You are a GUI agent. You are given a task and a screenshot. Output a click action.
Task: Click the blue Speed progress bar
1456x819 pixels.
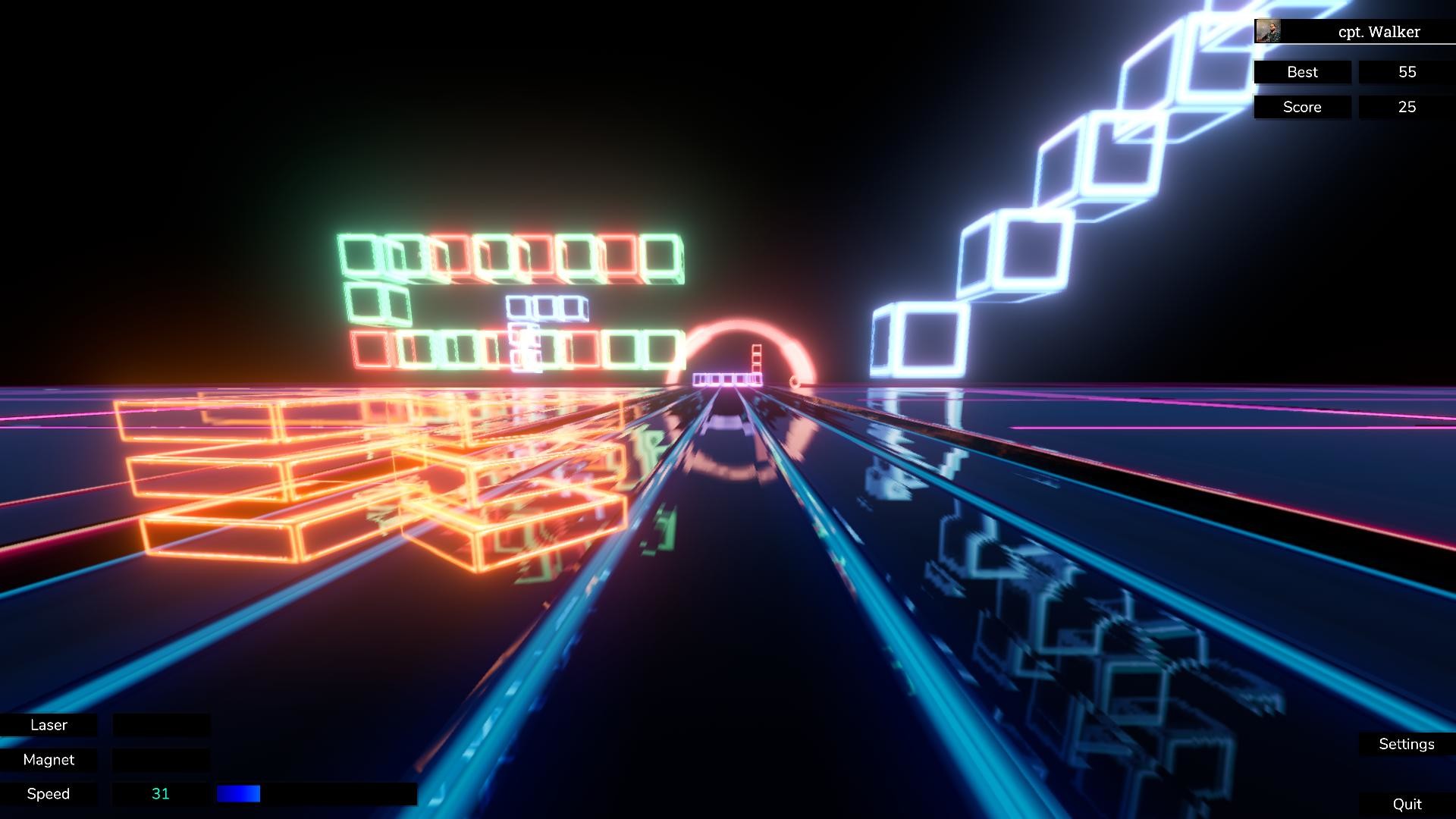(238, 793)
